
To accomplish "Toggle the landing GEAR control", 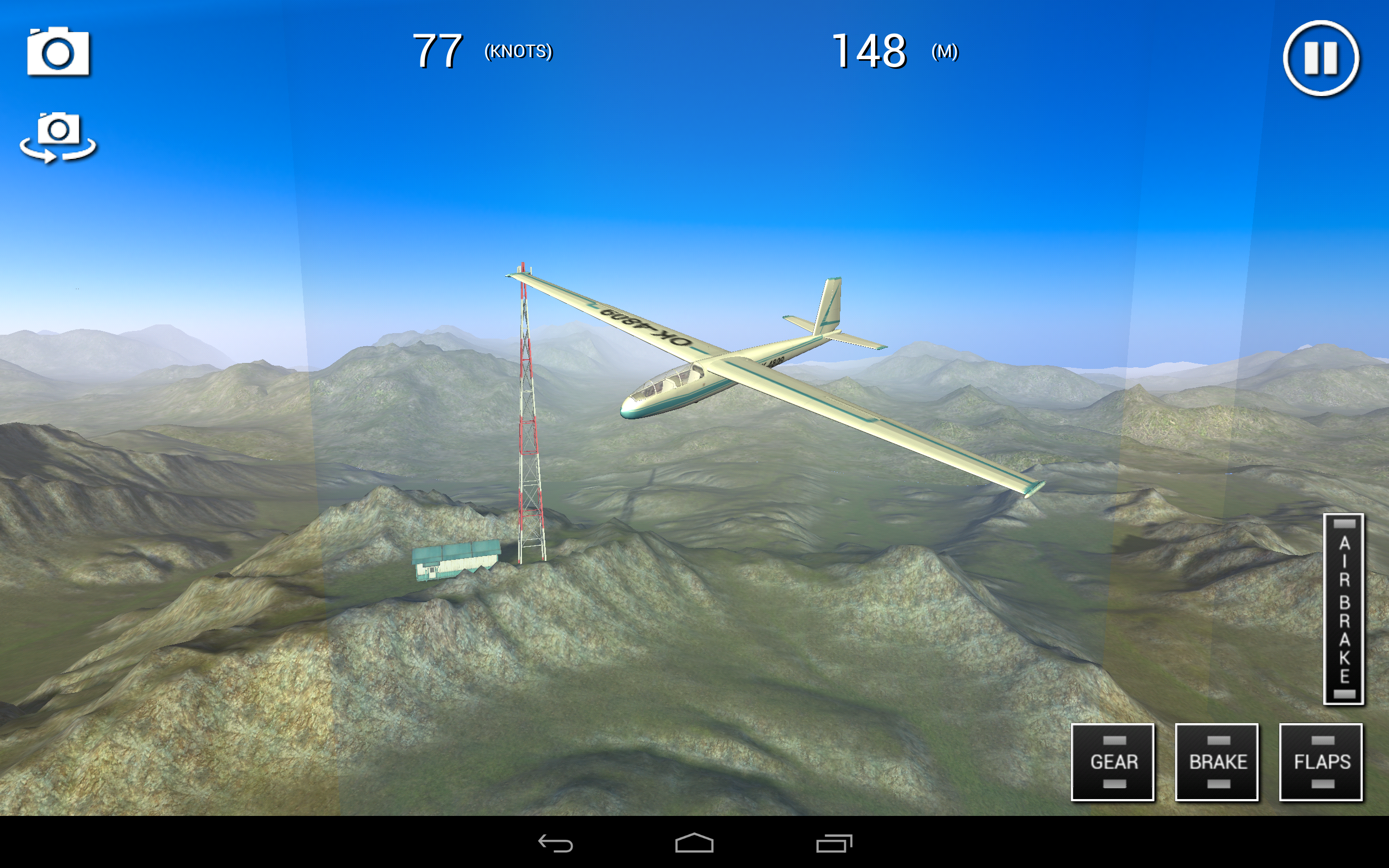I will 1112,762.
